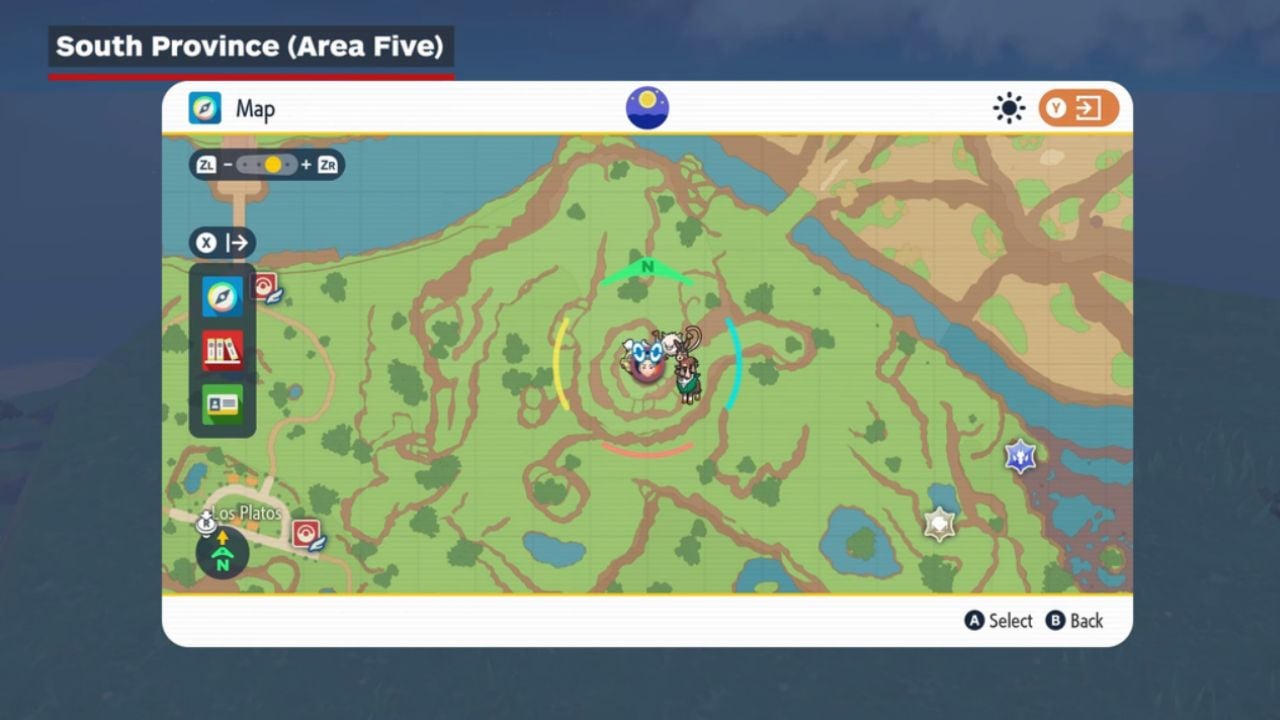Select the white Tera Raid crystal marker
Screen dimensions: 1280x720
(939, 523)
